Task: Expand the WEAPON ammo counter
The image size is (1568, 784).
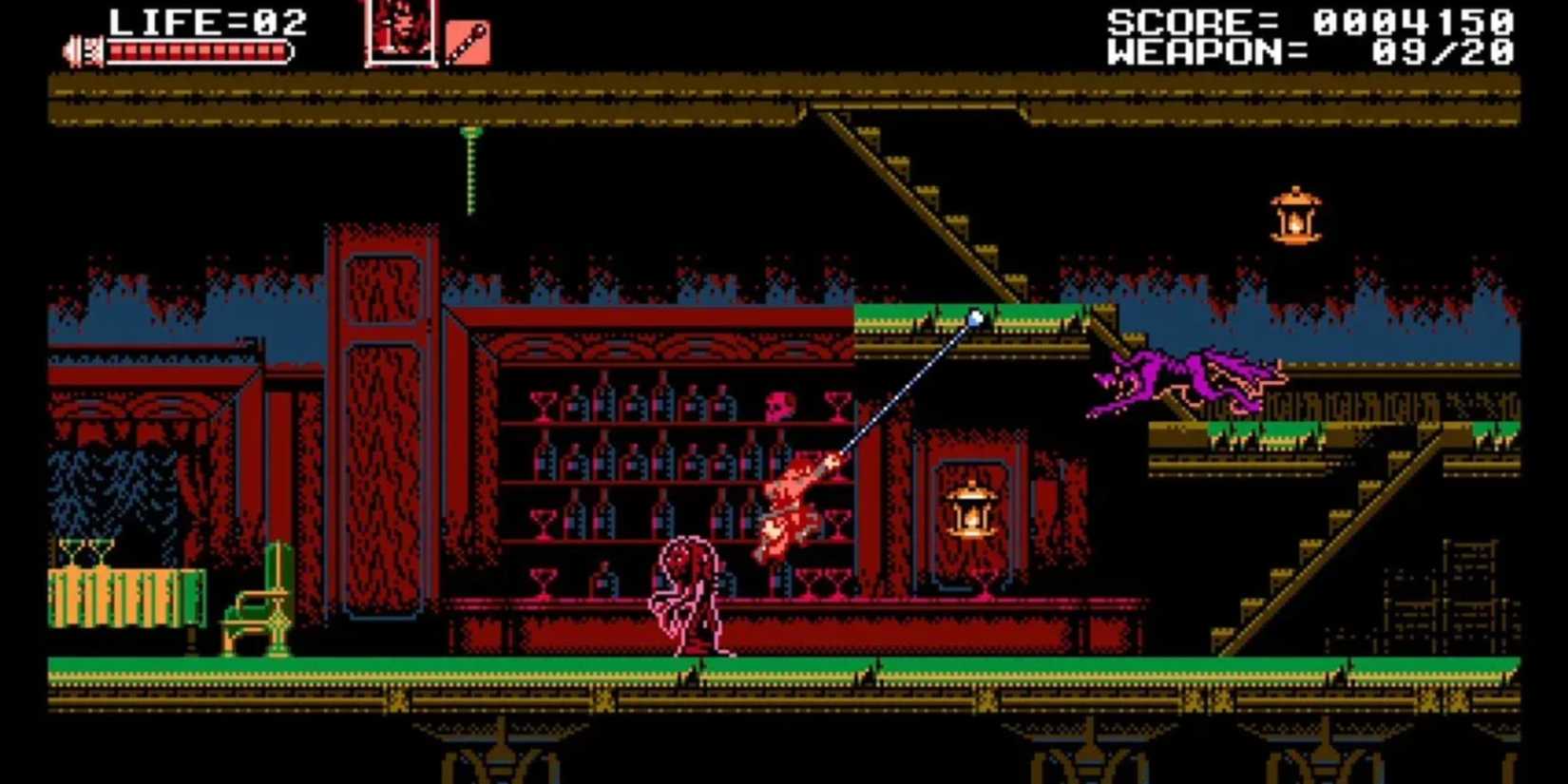Action: (1200, 52)
